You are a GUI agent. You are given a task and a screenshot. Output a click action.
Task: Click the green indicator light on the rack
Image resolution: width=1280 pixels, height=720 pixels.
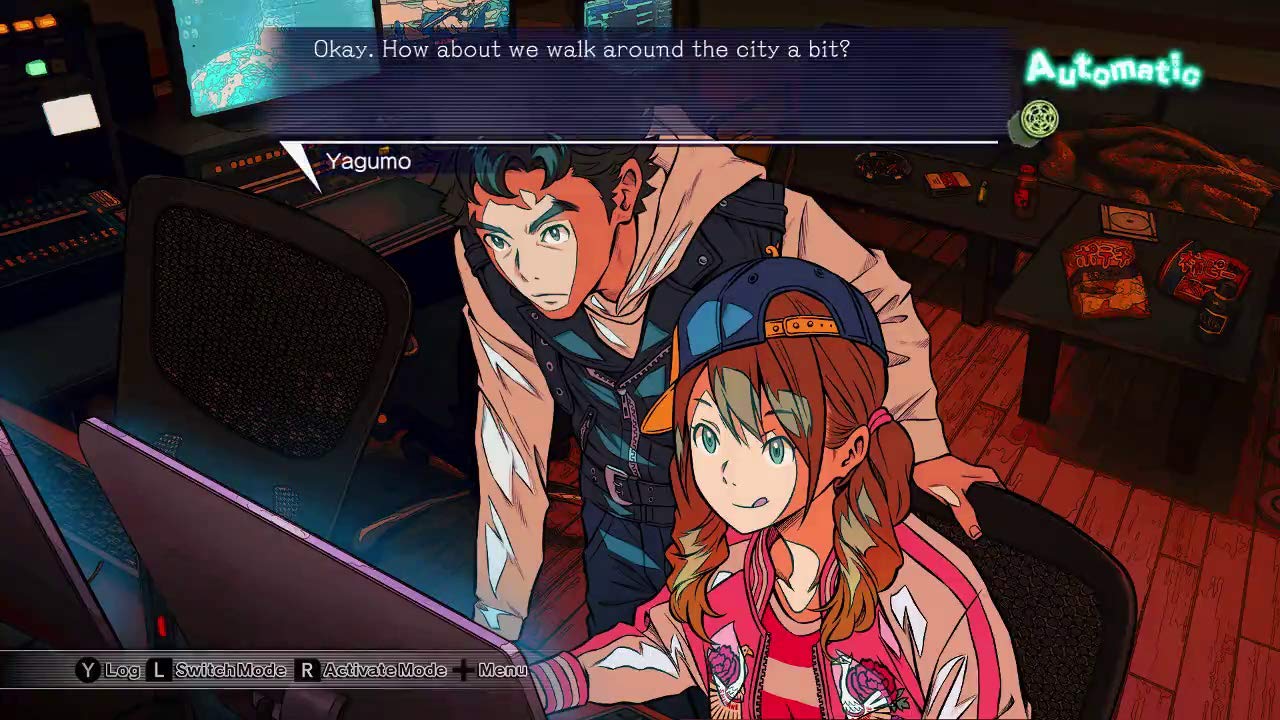[35, 67]
